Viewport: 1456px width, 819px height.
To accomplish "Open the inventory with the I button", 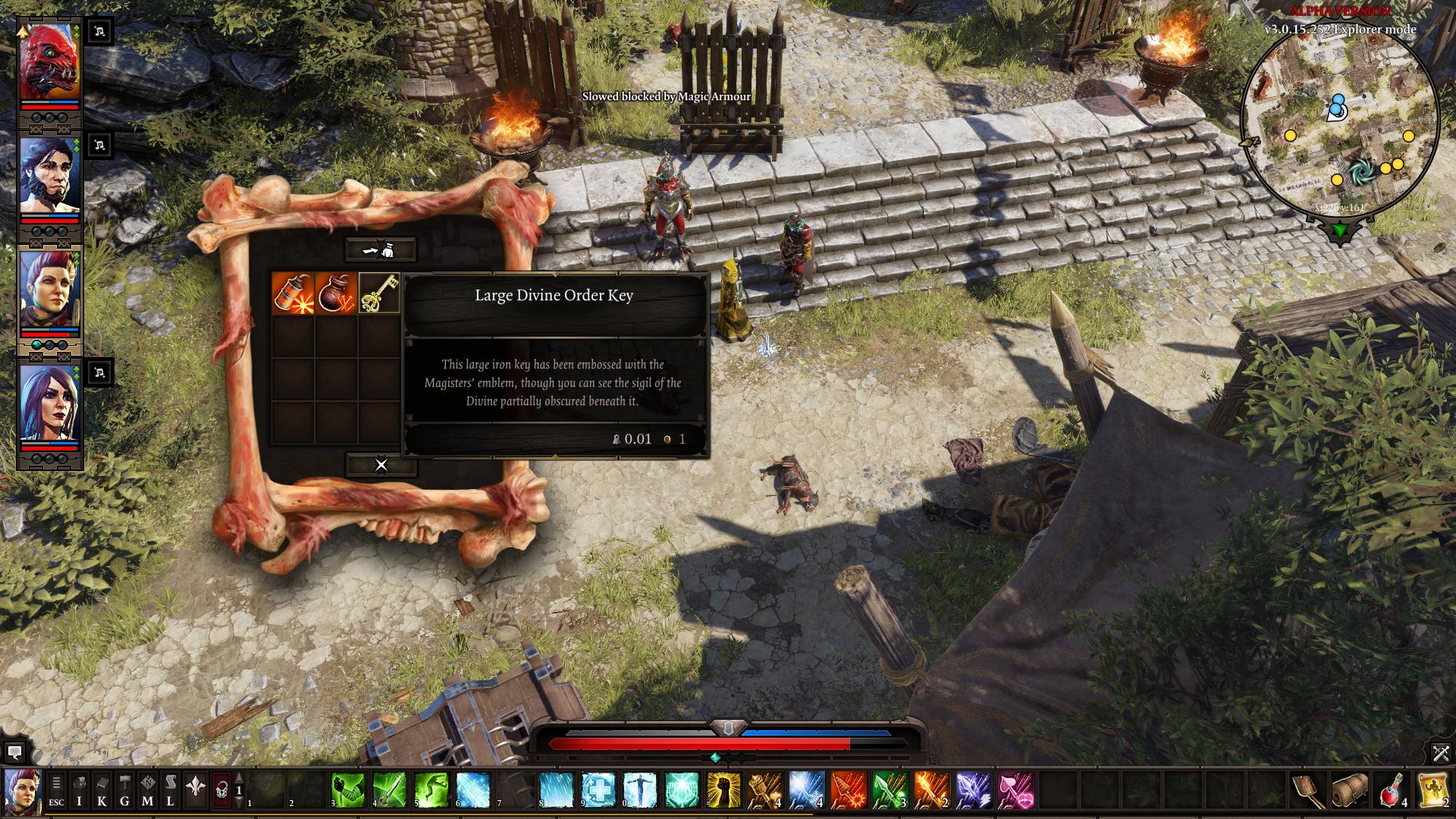I will point(80,789).
